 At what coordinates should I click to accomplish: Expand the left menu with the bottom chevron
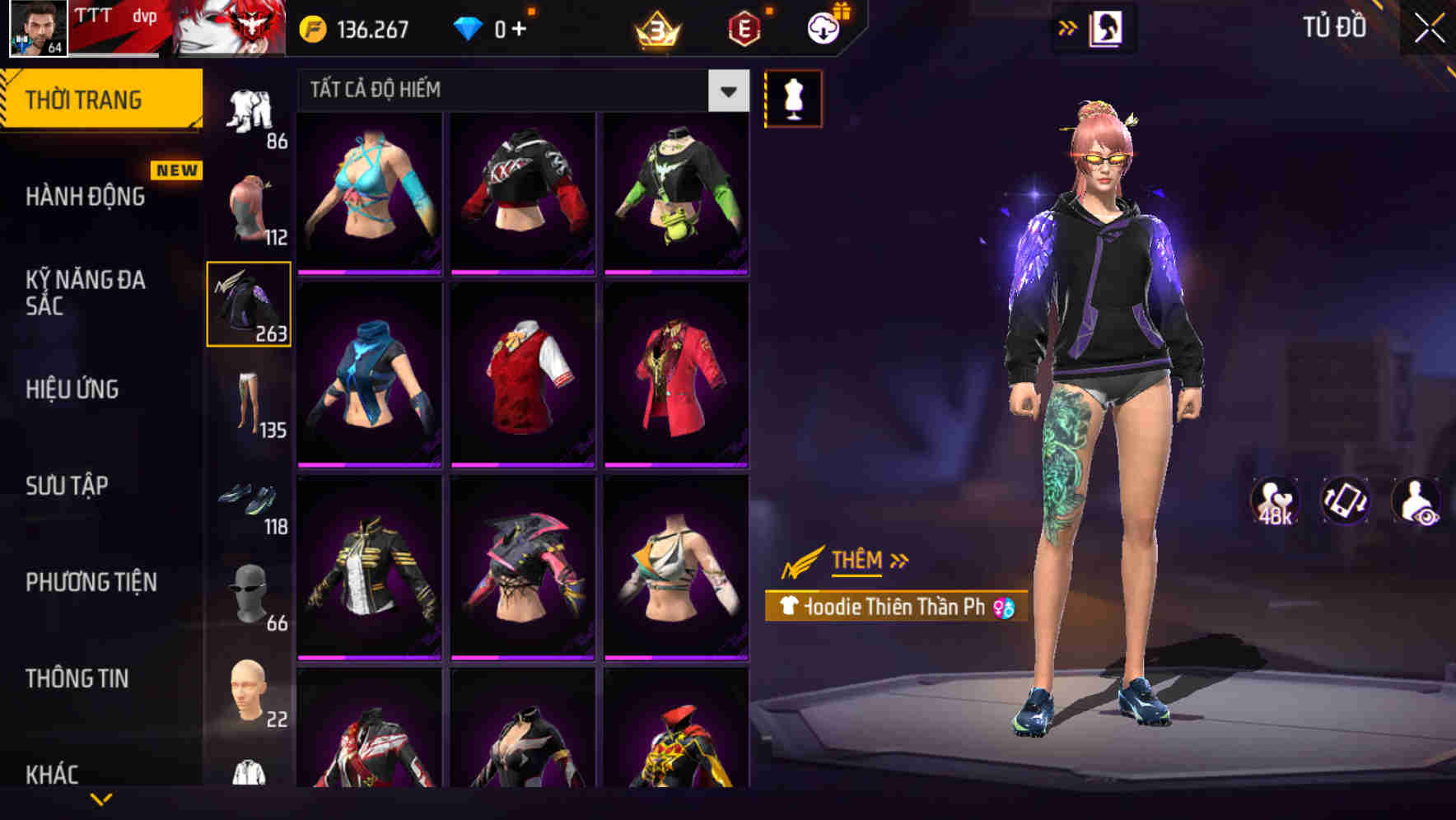[x=102, y=797]
